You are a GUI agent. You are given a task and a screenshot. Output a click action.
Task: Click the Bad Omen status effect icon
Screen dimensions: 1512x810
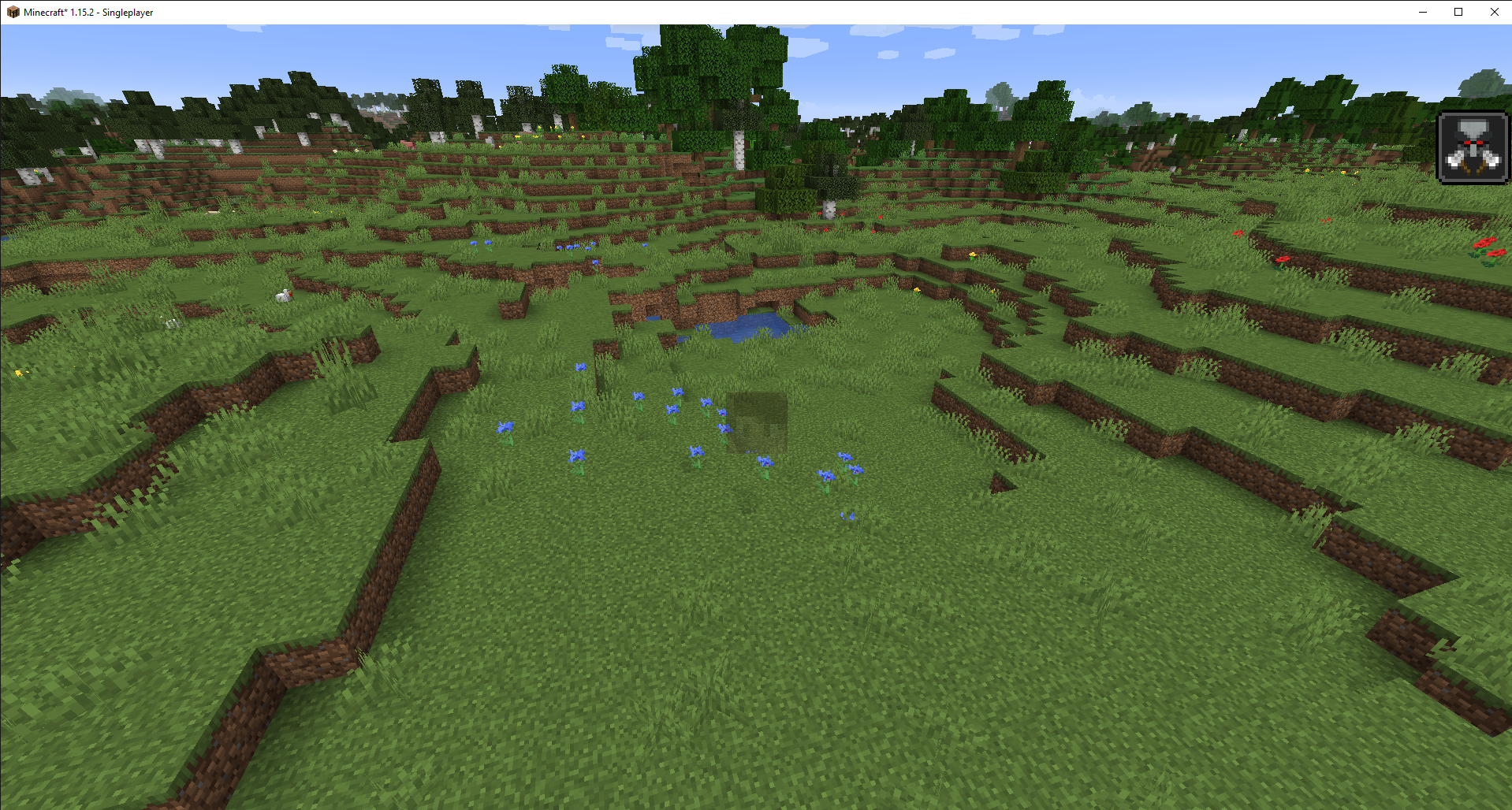1473,147
